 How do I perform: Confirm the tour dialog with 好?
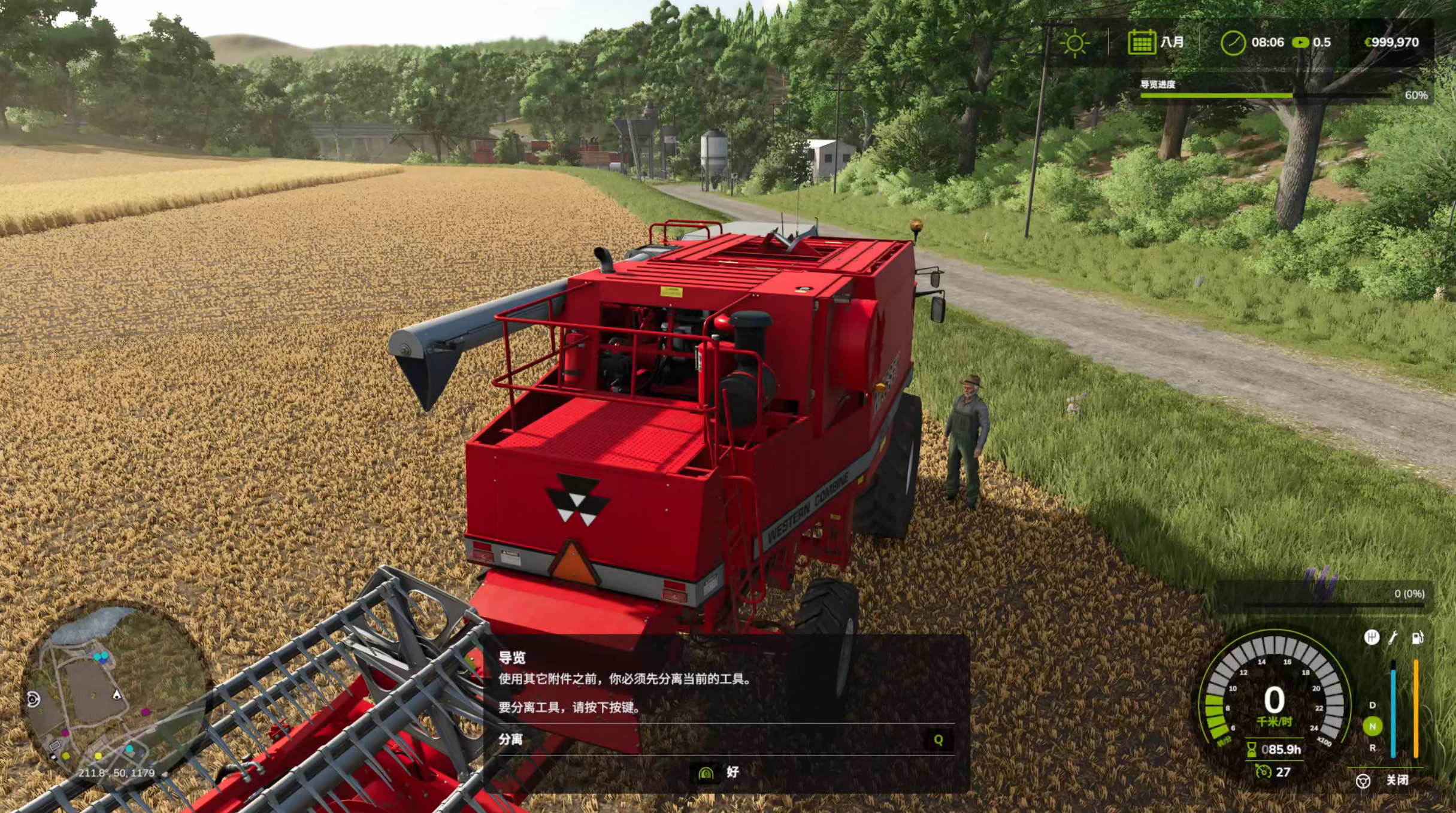(719, 772)
